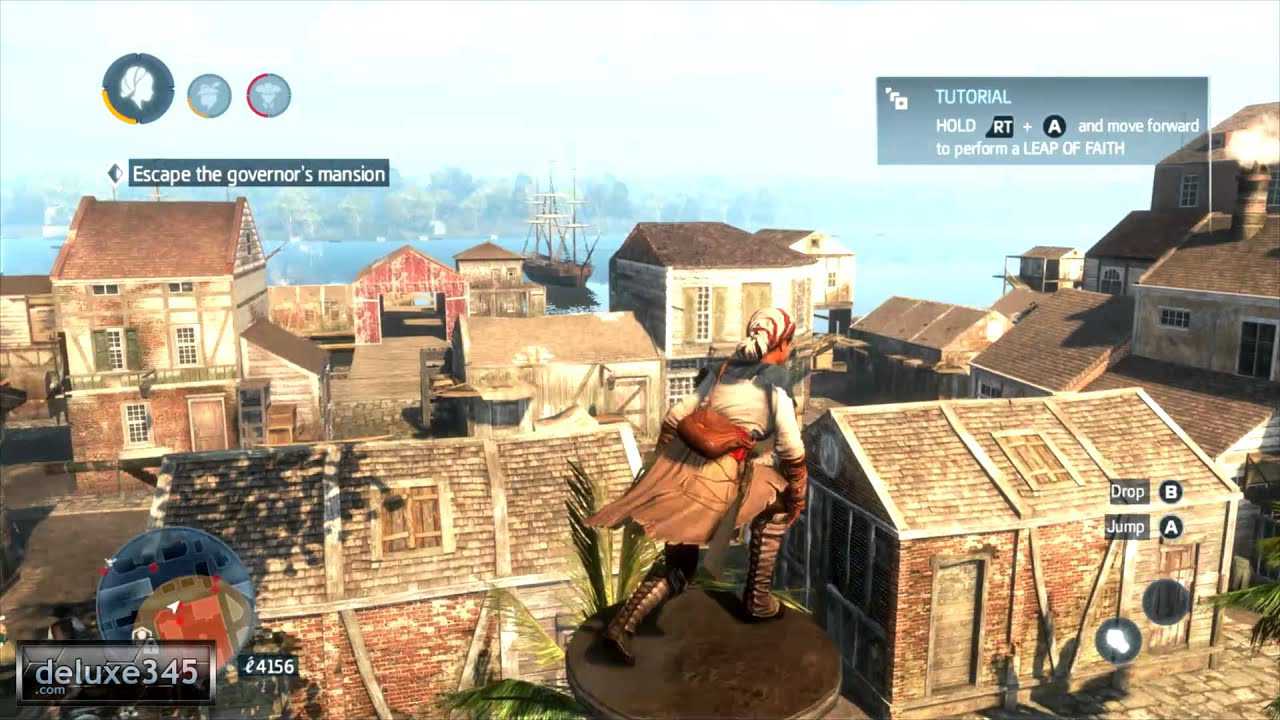The height and width of the screenshot is (720, 1280).
Task: Open the deluxe345.com watermark logo
Action: point(116,672)
